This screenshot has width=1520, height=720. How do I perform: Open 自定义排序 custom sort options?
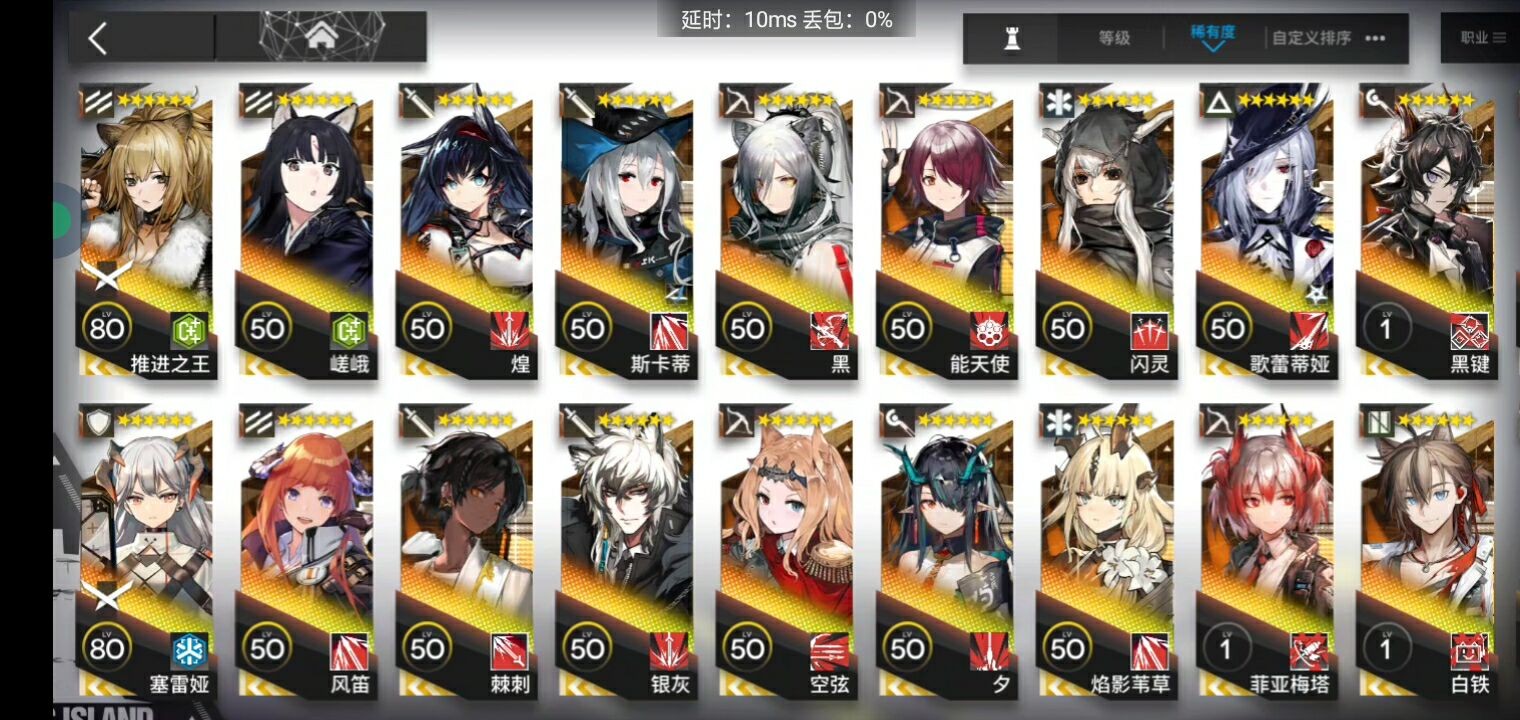[1328, 38]
